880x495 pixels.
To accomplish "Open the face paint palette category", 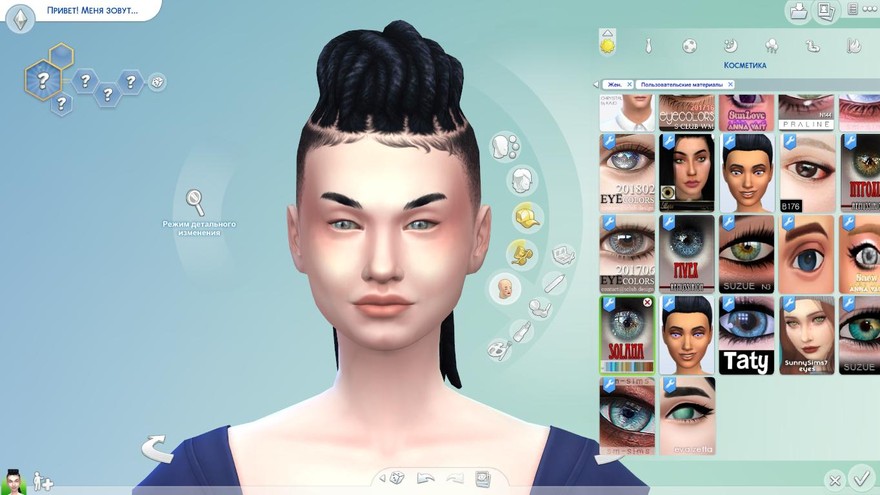I will [498, 349].
